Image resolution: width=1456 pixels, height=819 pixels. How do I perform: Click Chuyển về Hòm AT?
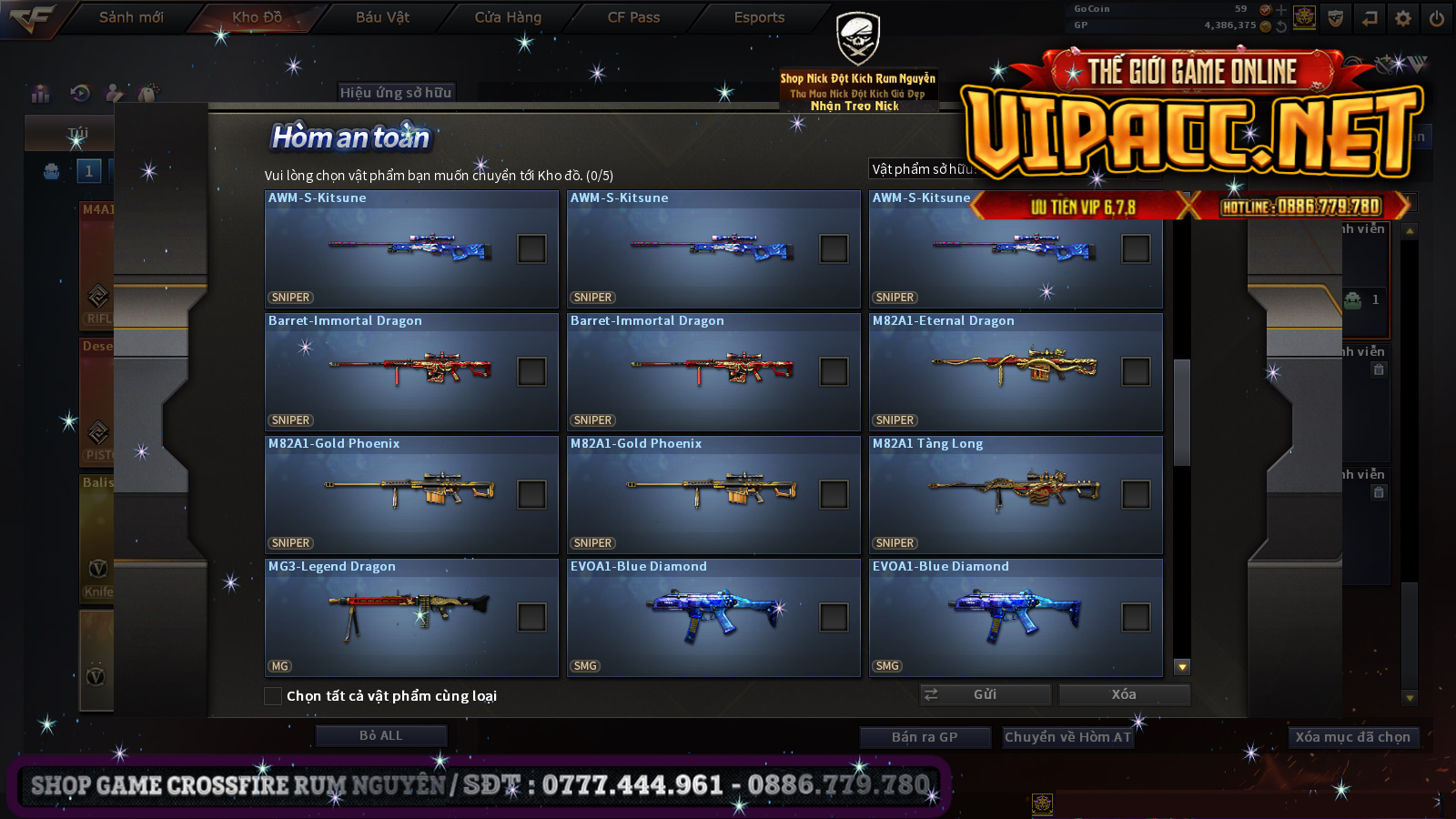click(1067, 737)
